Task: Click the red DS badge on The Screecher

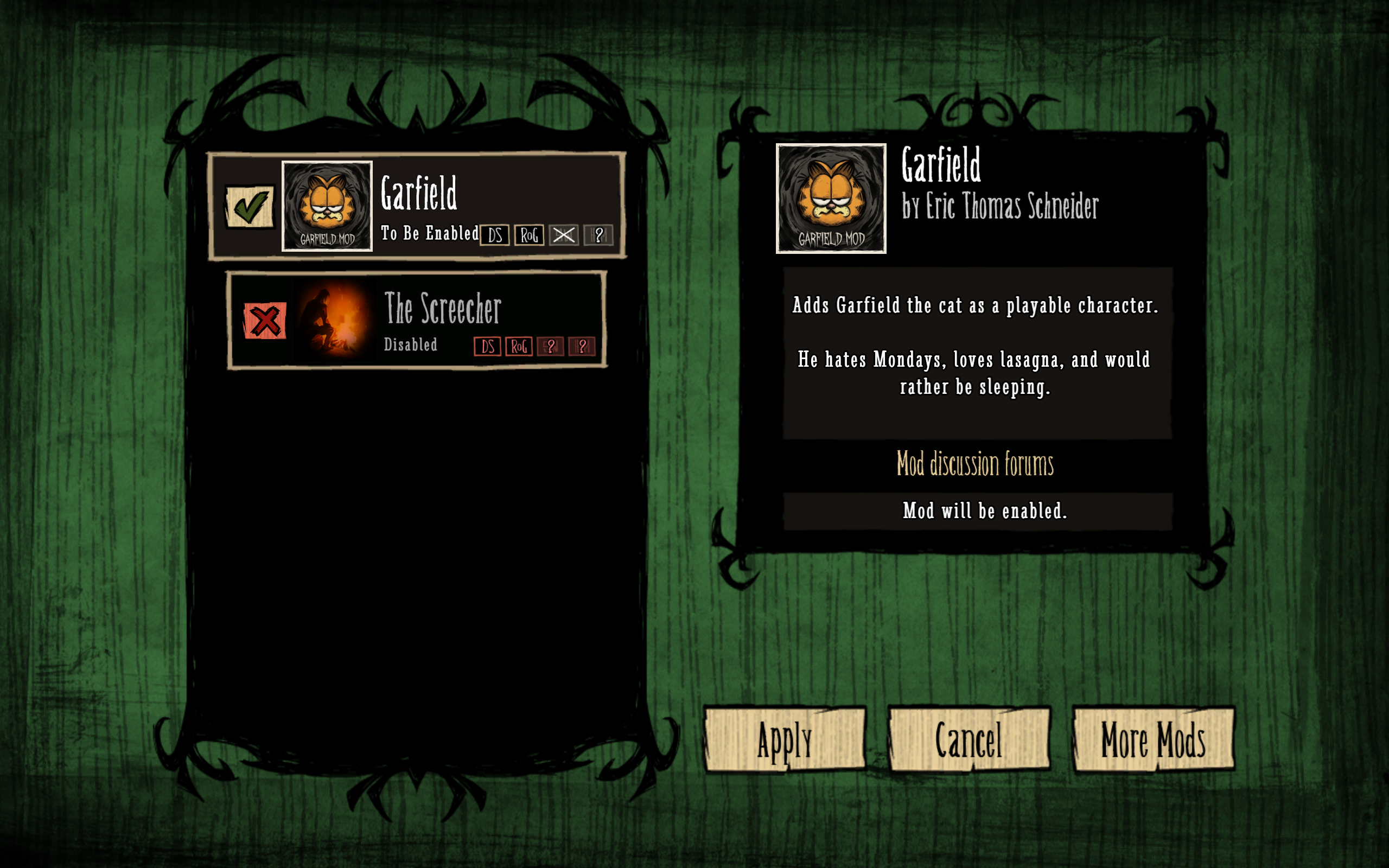Action: [488, 347]
